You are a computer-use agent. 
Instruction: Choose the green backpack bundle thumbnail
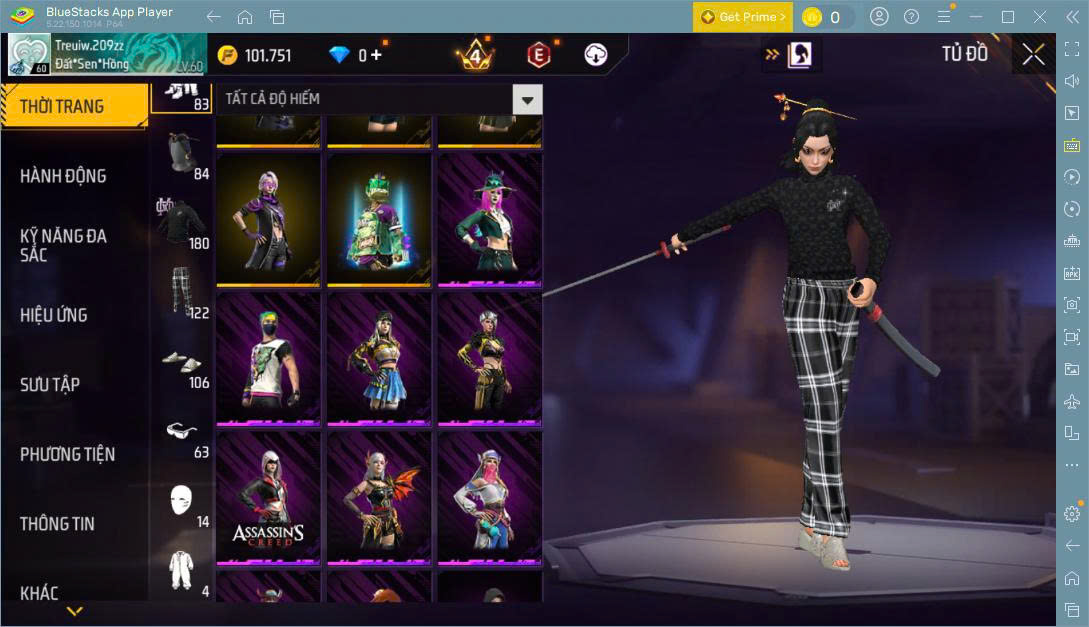coord(379,218)
